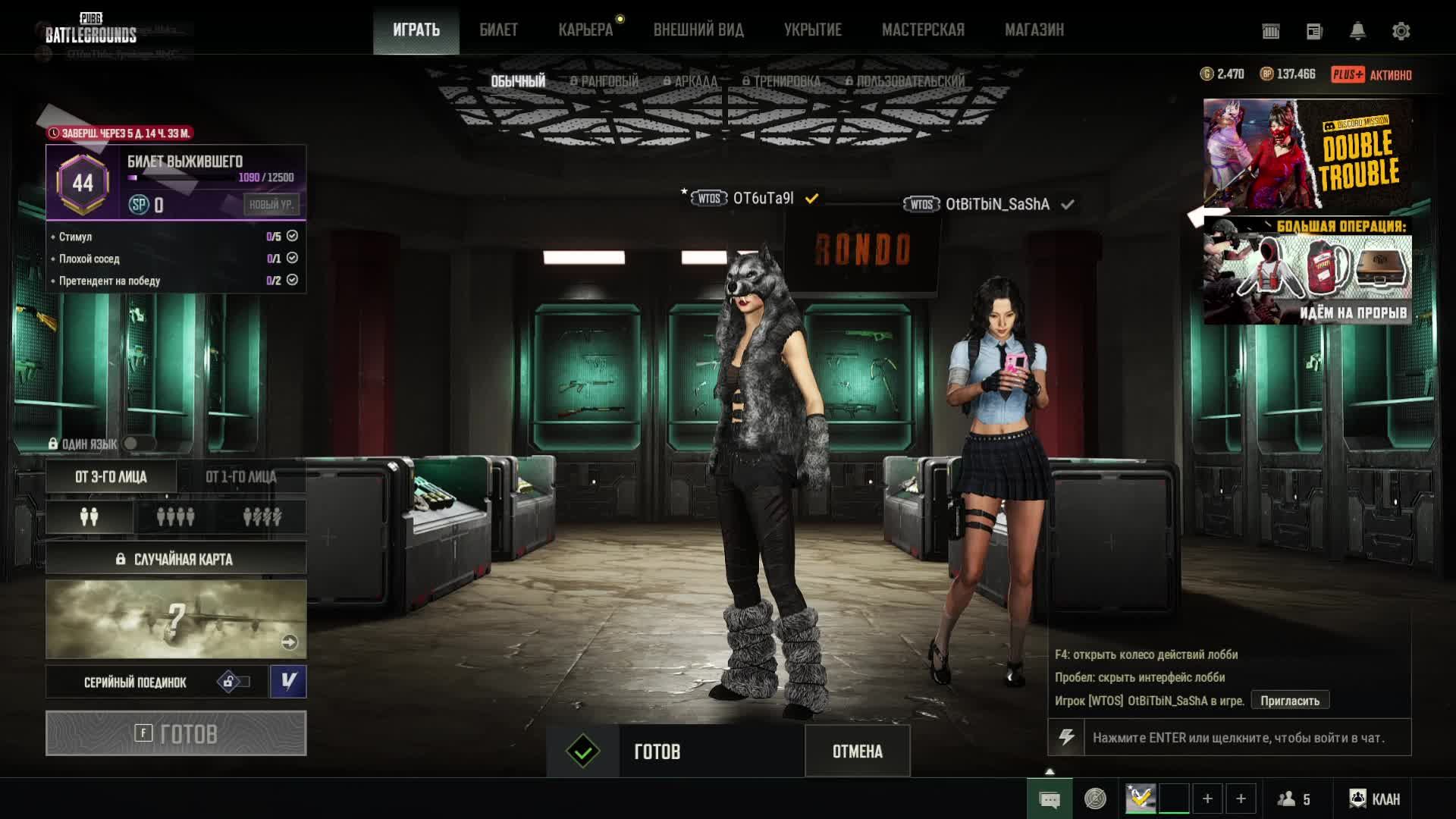Show notifications via the bell icon
The height and width of the screenshot is (819, 1456).
click(x=1357, y=31)
